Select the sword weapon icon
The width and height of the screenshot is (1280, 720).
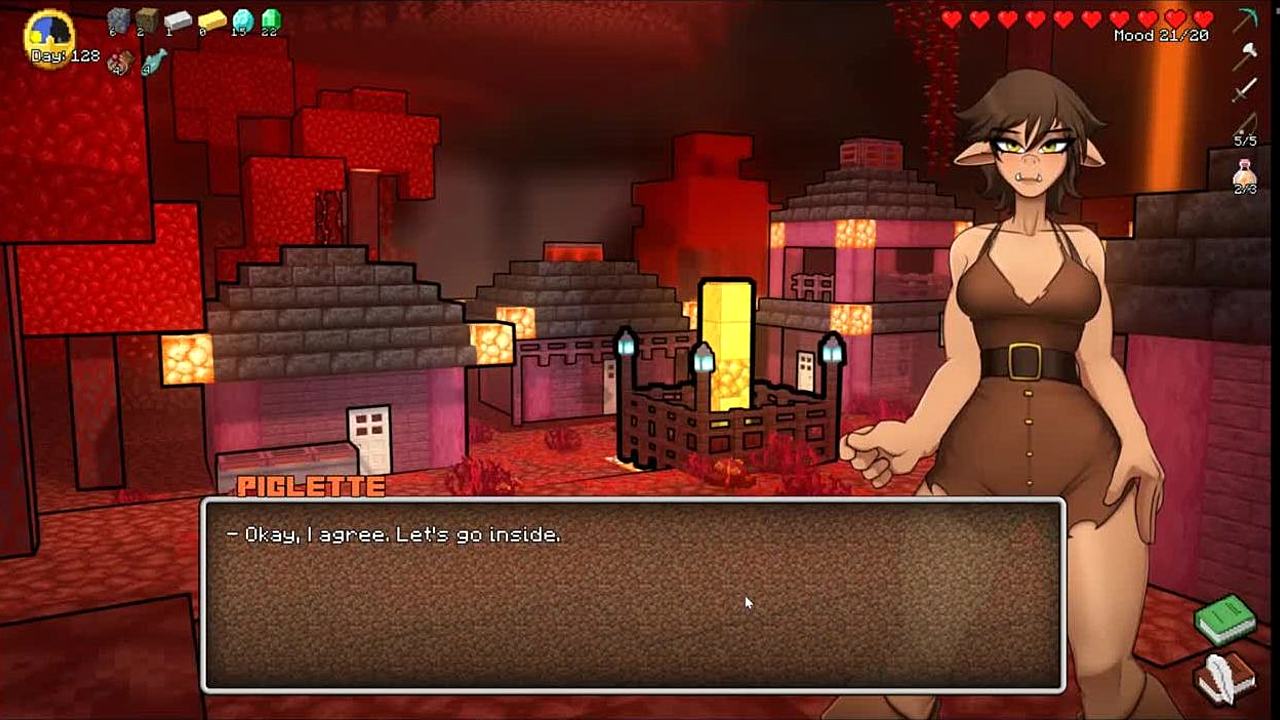click(x=1245, y=91)
